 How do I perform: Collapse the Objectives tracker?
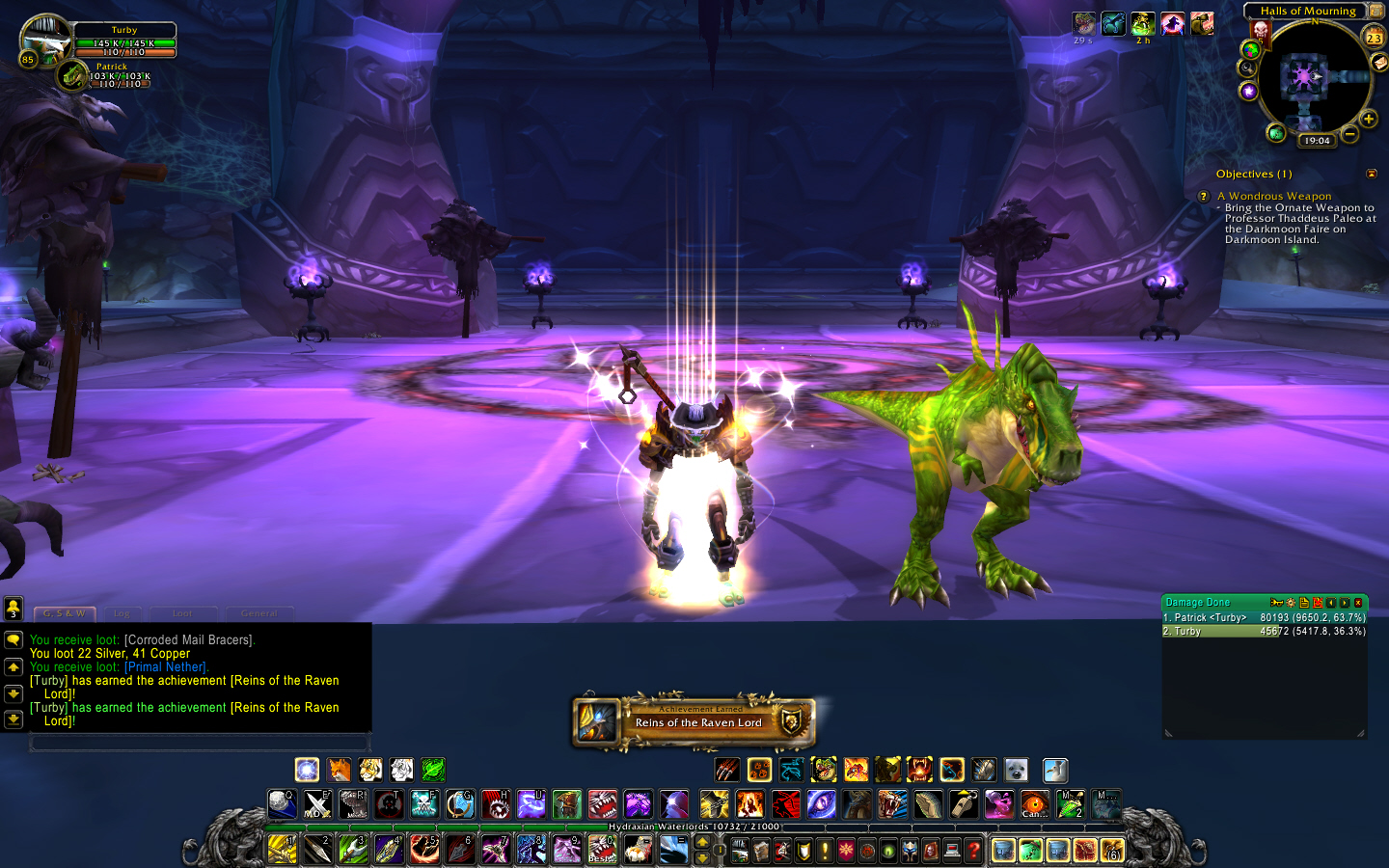pos(1372,174)
